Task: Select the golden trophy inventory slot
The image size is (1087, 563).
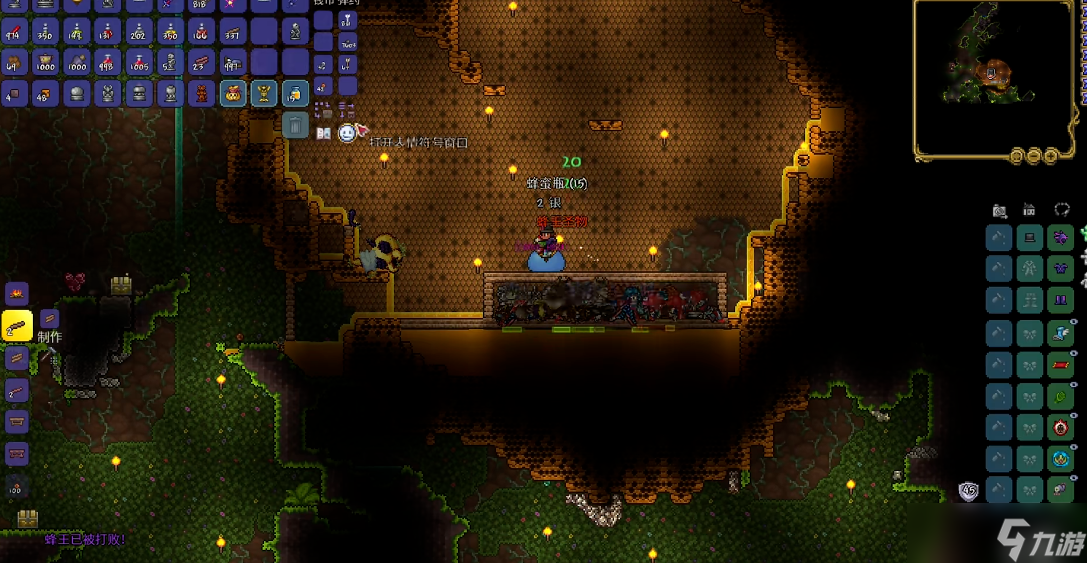Action: (264, 94)
